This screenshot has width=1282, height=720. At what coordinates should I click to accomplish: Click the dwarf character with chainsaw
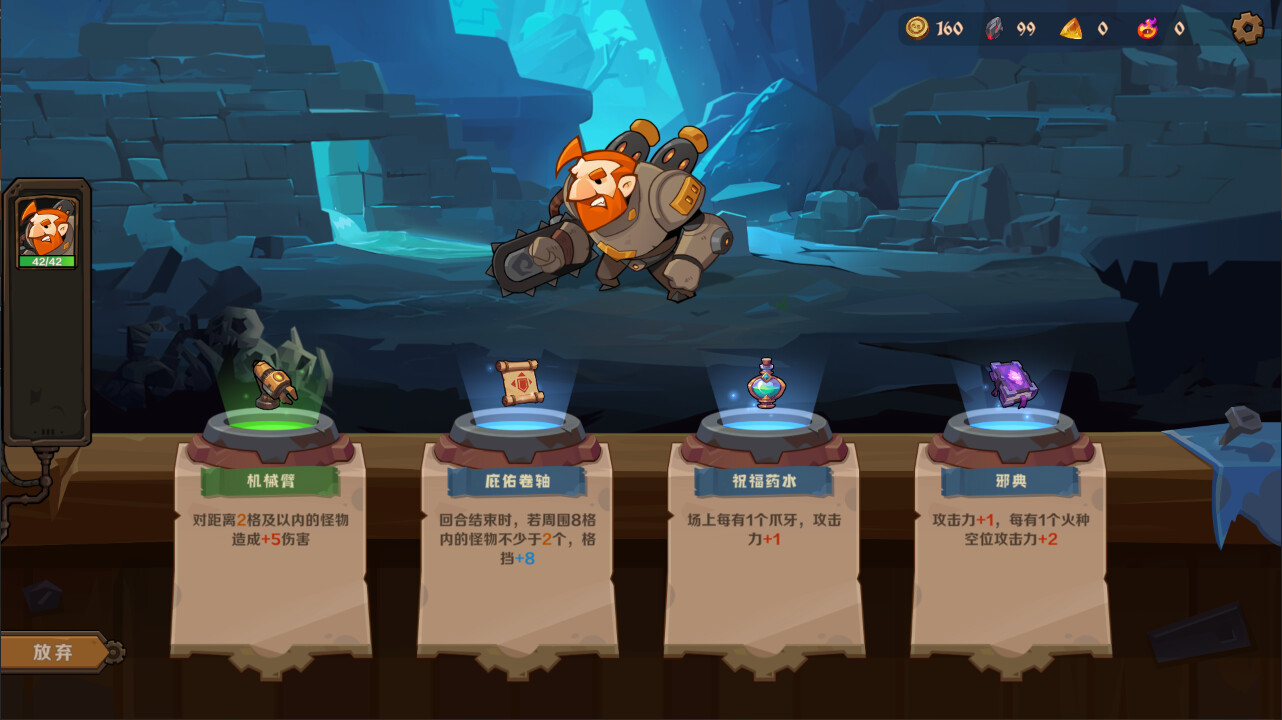(620, 210)
